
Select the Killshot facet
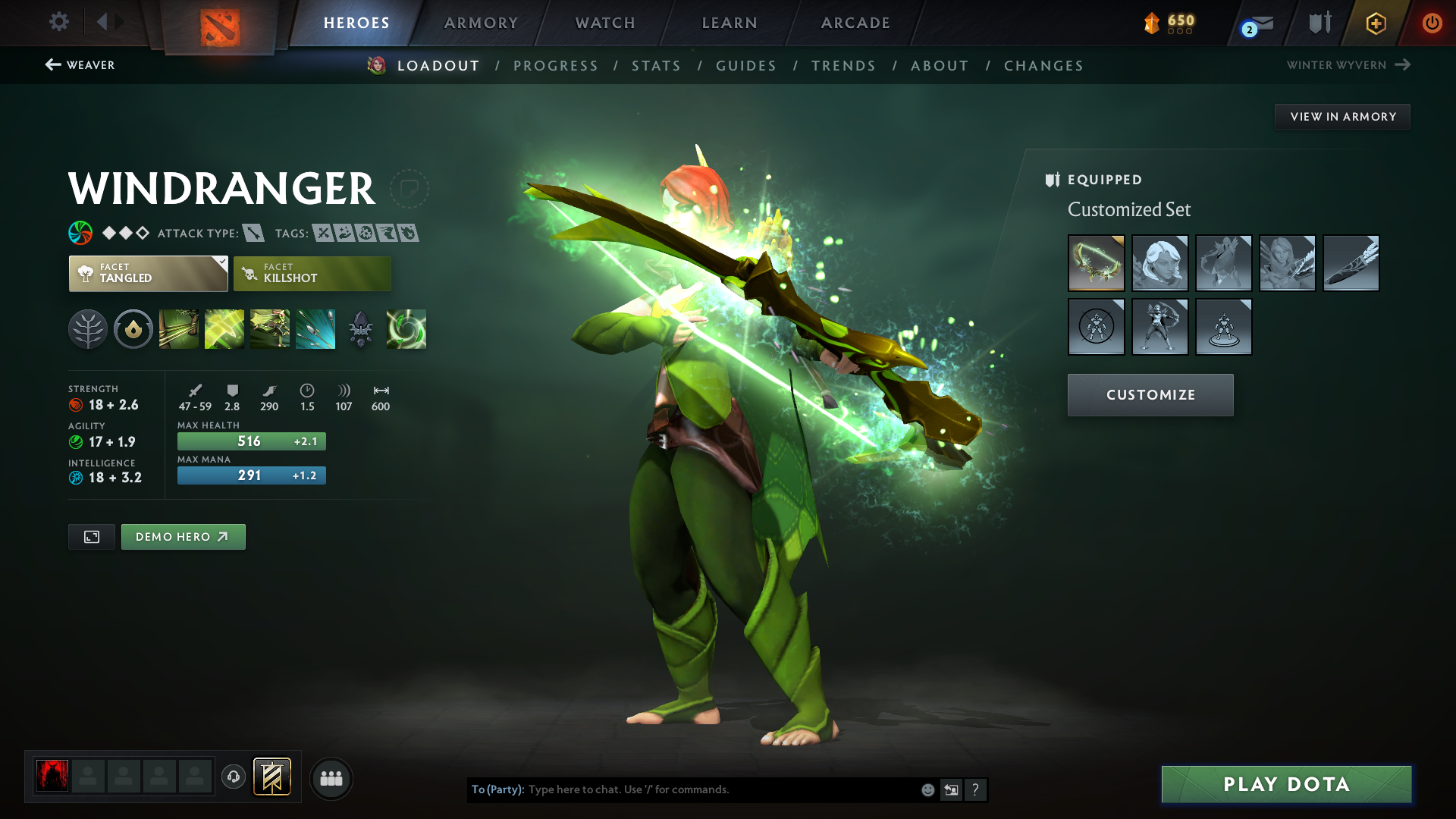[312, 273]
